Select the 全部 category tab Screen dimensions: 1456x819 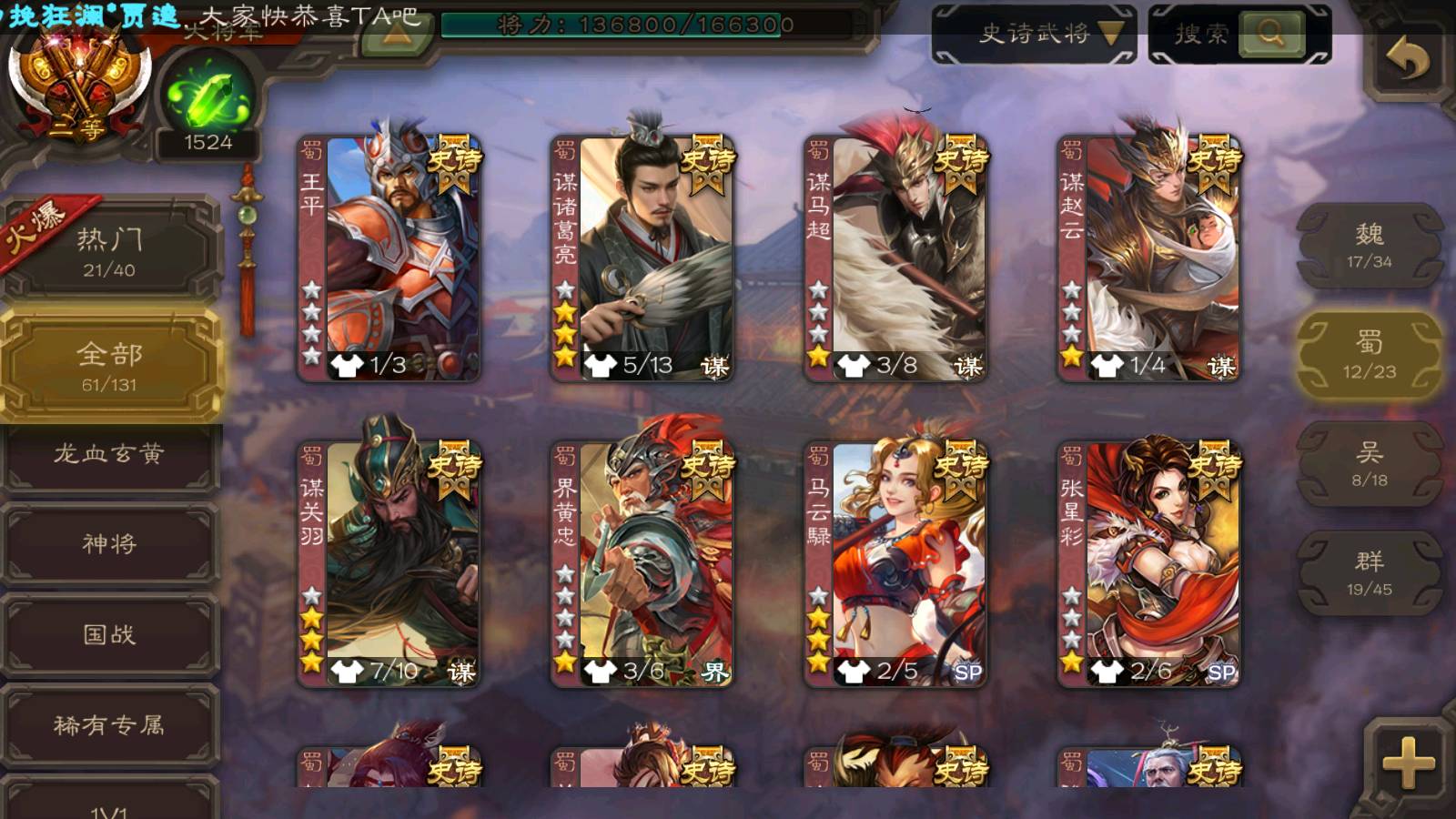(x=109, y=366)
